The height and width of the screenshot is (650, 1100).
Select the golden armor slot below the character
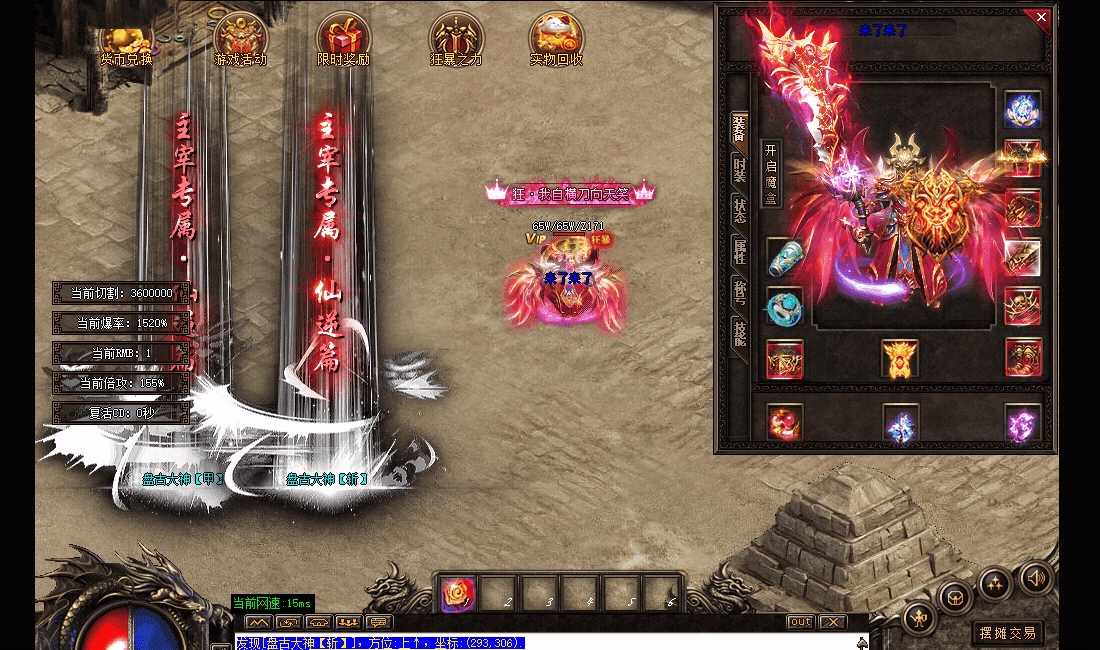tap(900, 358)
